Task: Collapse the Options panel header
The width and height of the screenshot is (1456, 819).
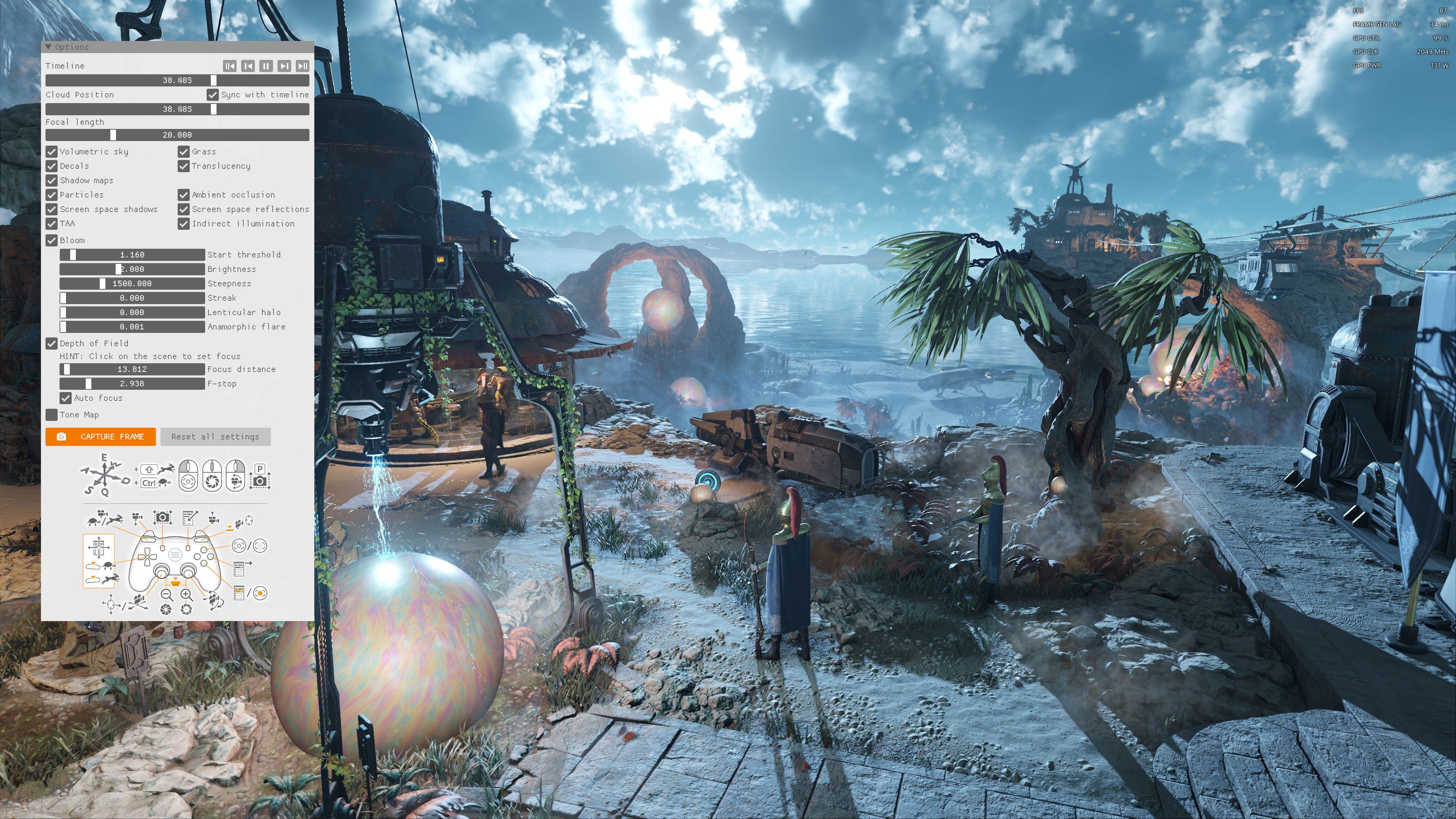Action: pos(49,47)
